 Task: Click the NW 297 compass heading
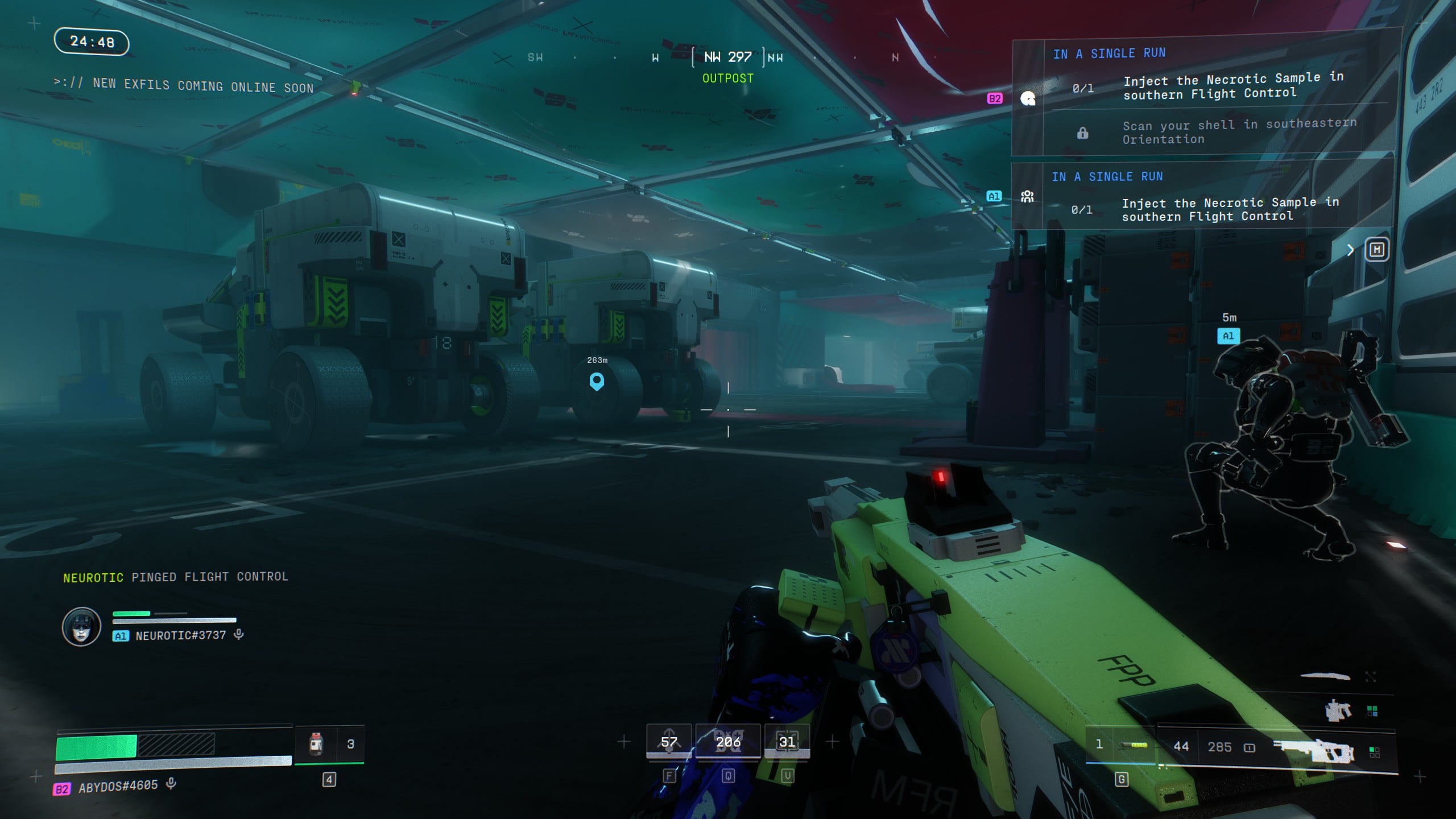pos(727,57)
